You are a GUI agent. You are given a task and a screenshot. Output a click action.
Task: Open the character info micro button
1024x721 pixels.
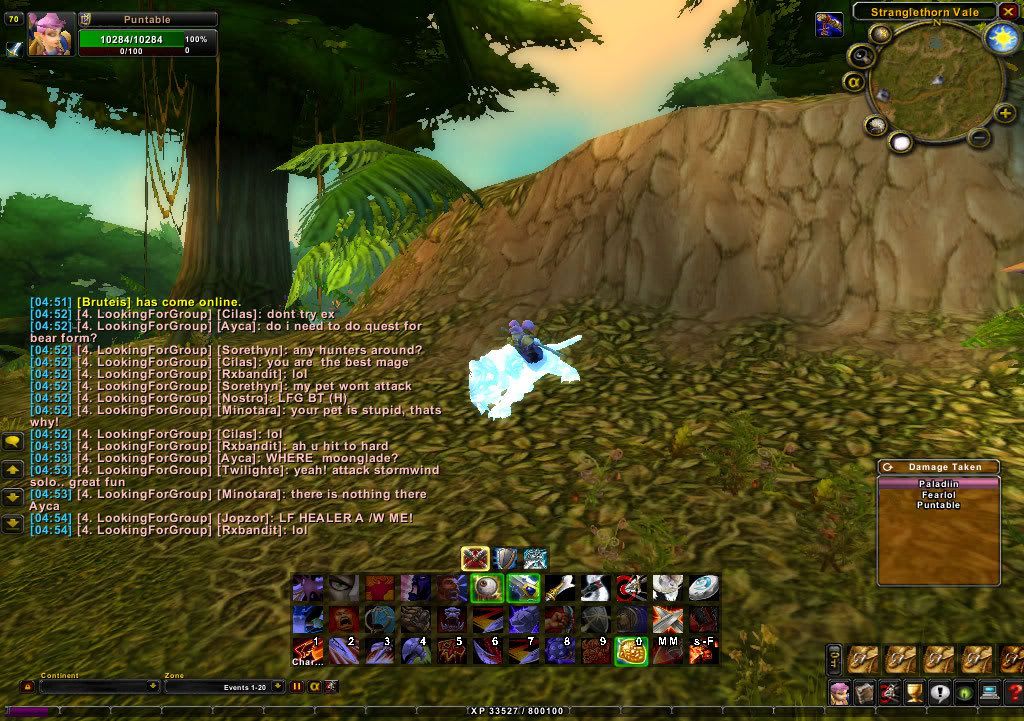[839, 692]
